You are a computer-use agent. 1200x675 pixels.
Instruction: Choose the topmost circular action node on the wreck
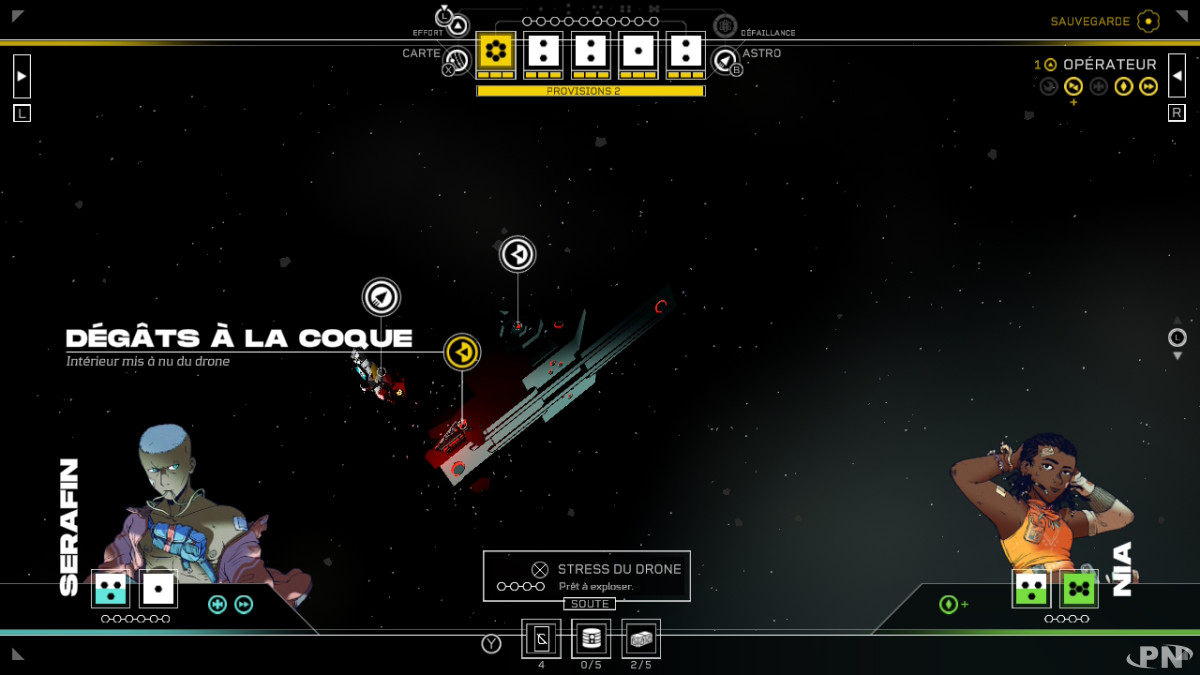[x=518, y=254]
